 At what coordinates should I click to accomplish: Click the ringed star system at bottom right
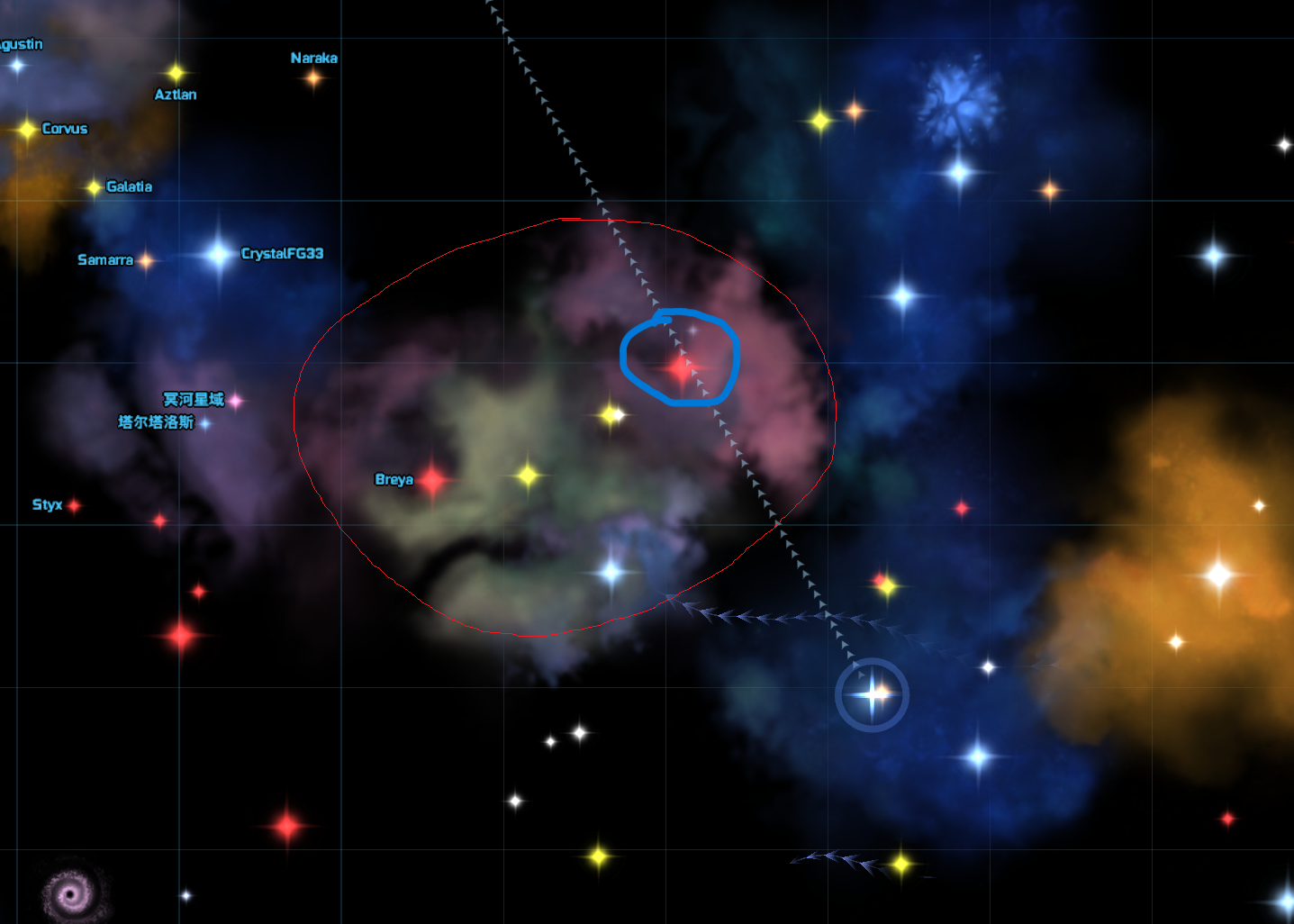pyautogui.click(x=872, y=693)
